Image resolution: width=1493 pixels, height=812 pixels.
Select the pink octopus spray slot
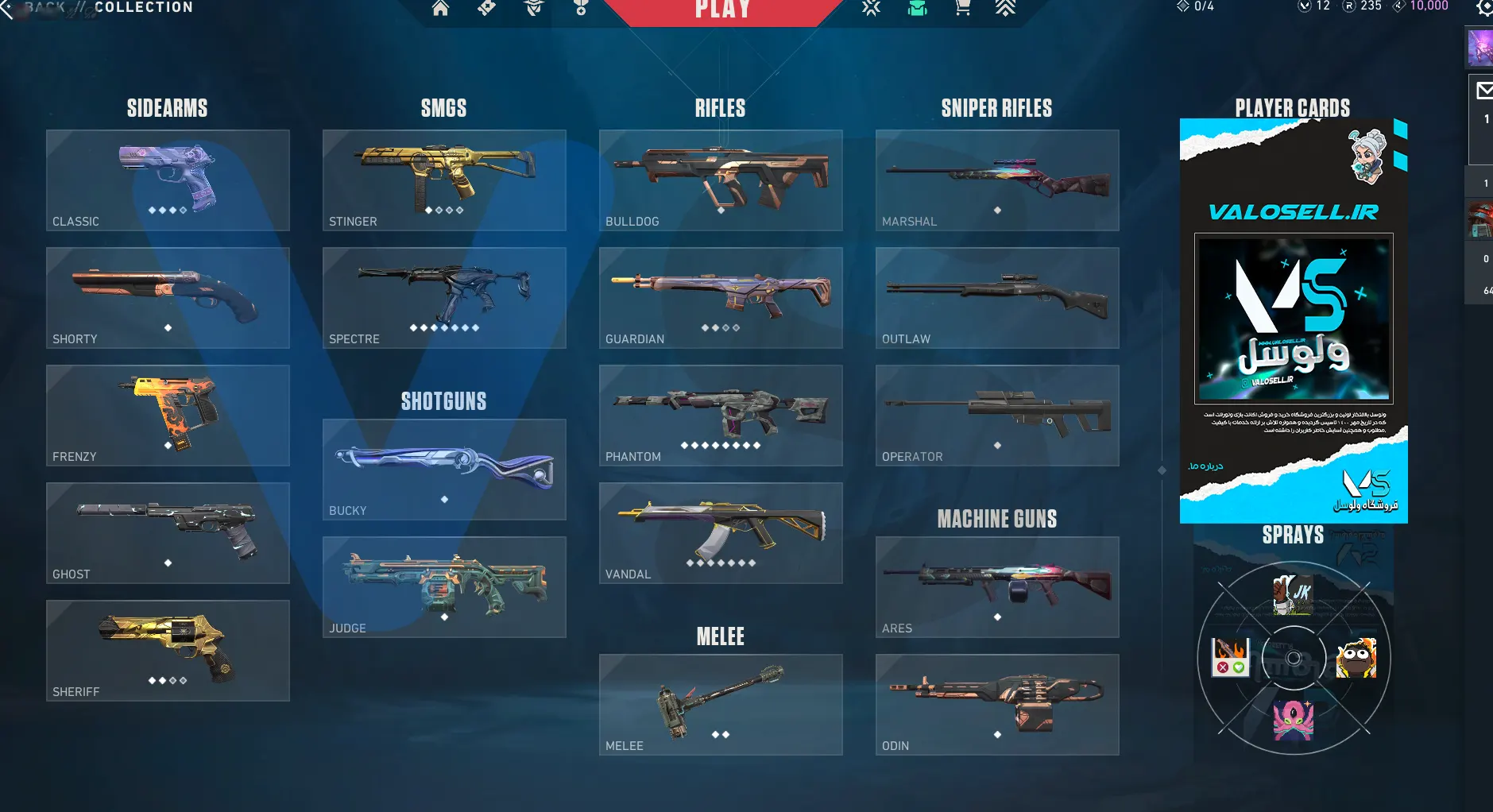click(1293, 721)
